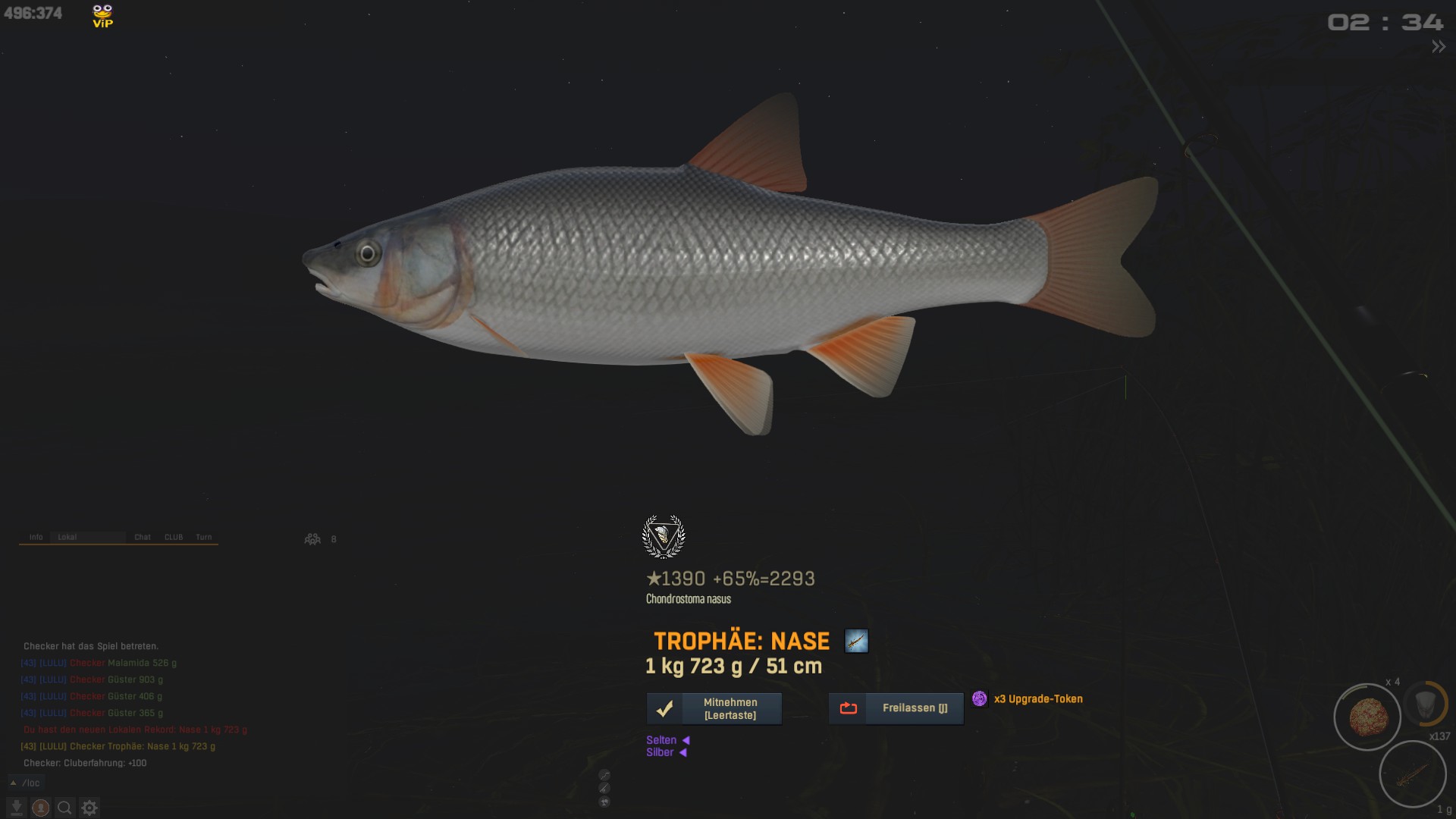Open the gear settings icon

click(89, 808)
